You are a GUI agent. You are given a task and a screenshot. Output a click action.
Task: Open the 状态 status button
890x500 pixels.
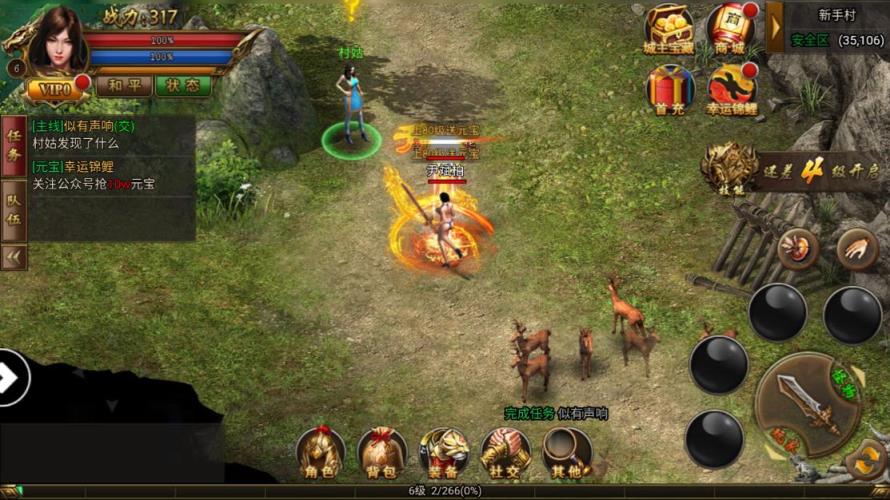(x=183, y=86)
